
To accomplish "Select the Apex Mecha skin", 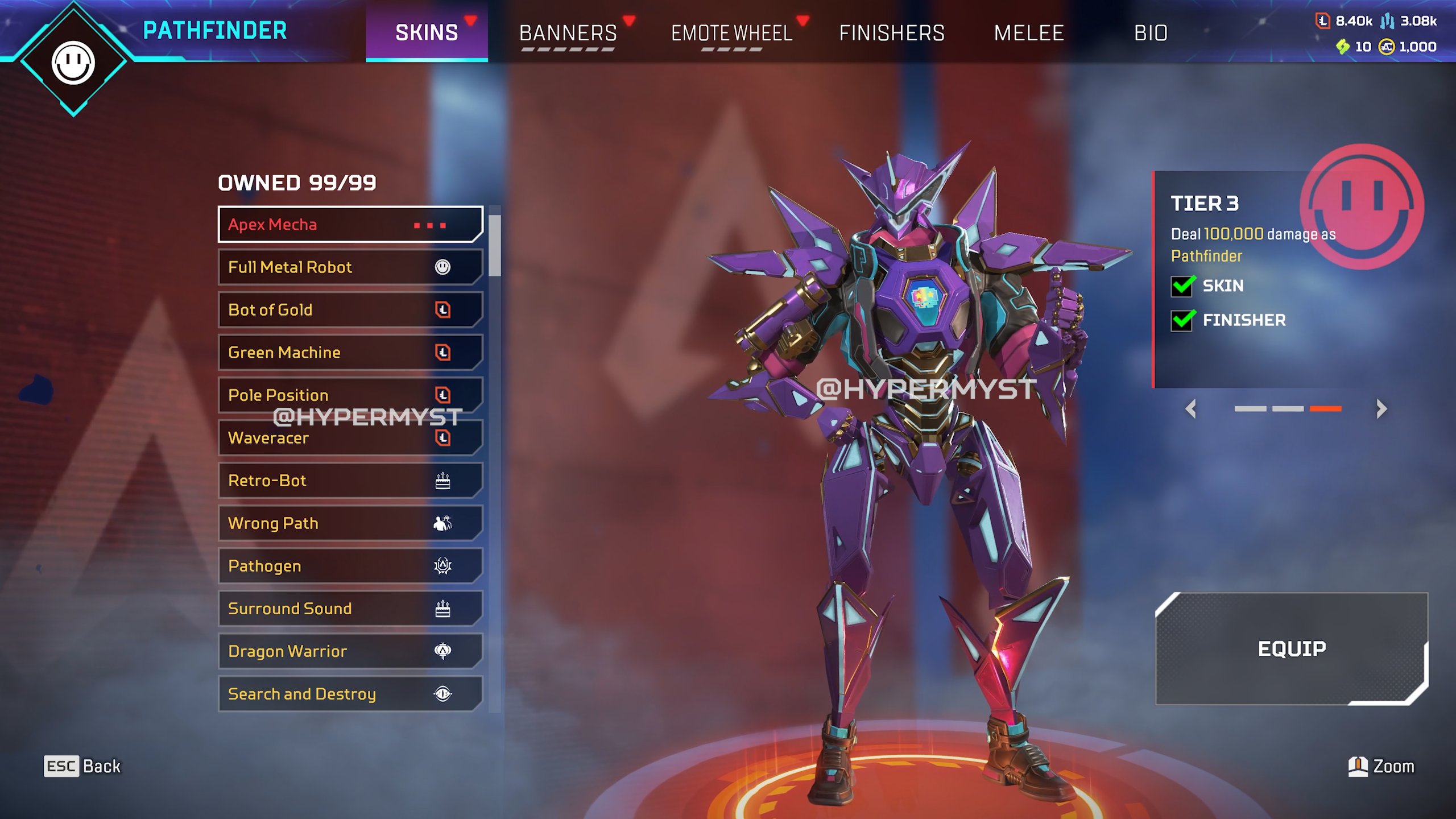I will click(x=350, y=225).
